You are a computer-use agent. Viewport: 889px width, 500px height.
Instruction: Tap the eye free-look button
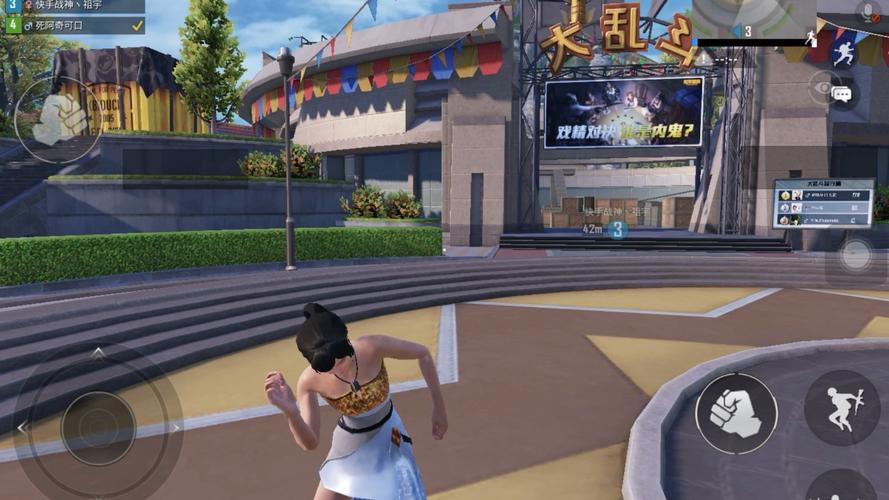click(821, 88)
